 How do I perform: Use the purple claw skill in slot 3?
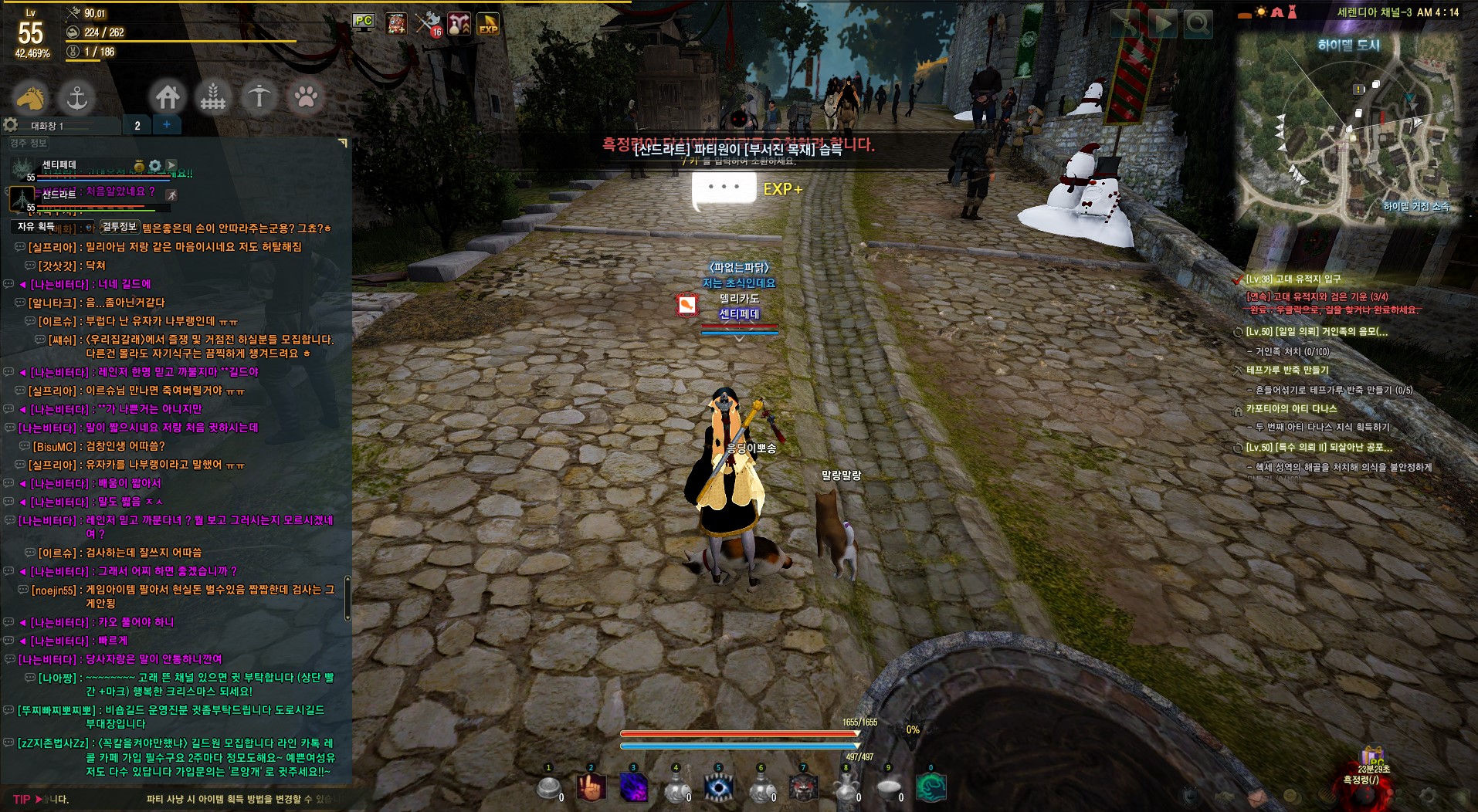coord(634,787)
